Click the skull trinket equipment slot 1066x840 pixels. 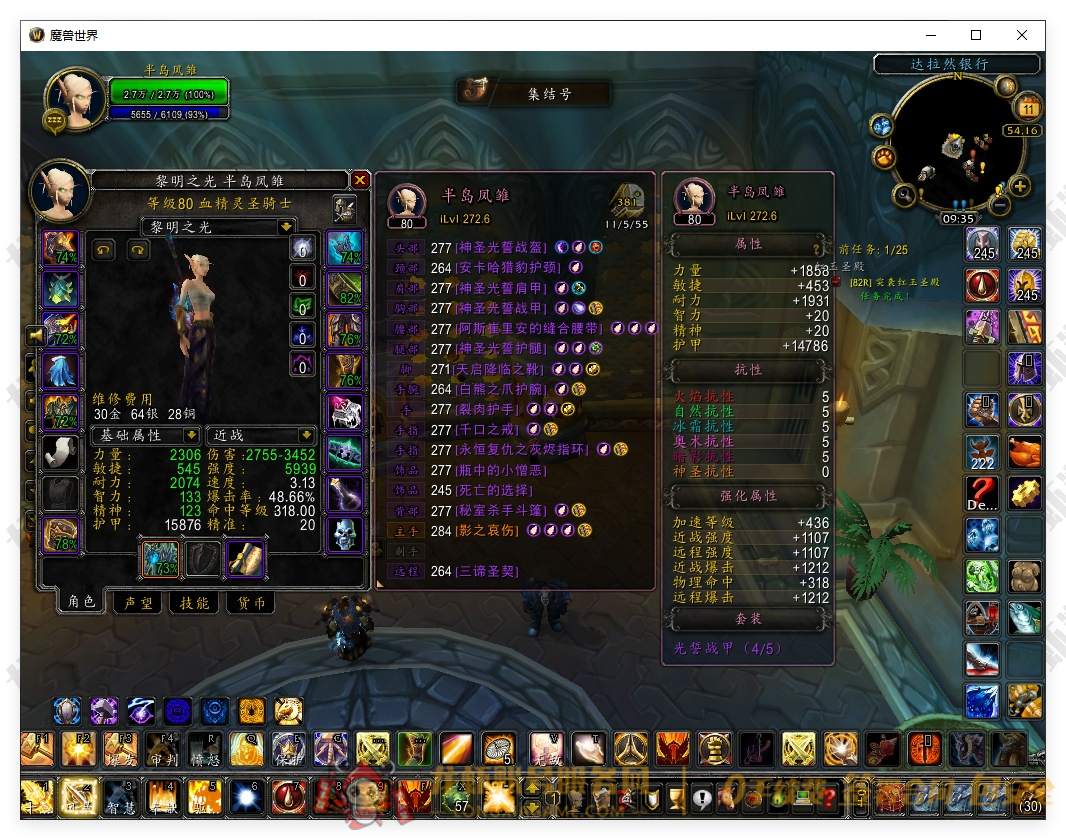[x=344, y=534]
